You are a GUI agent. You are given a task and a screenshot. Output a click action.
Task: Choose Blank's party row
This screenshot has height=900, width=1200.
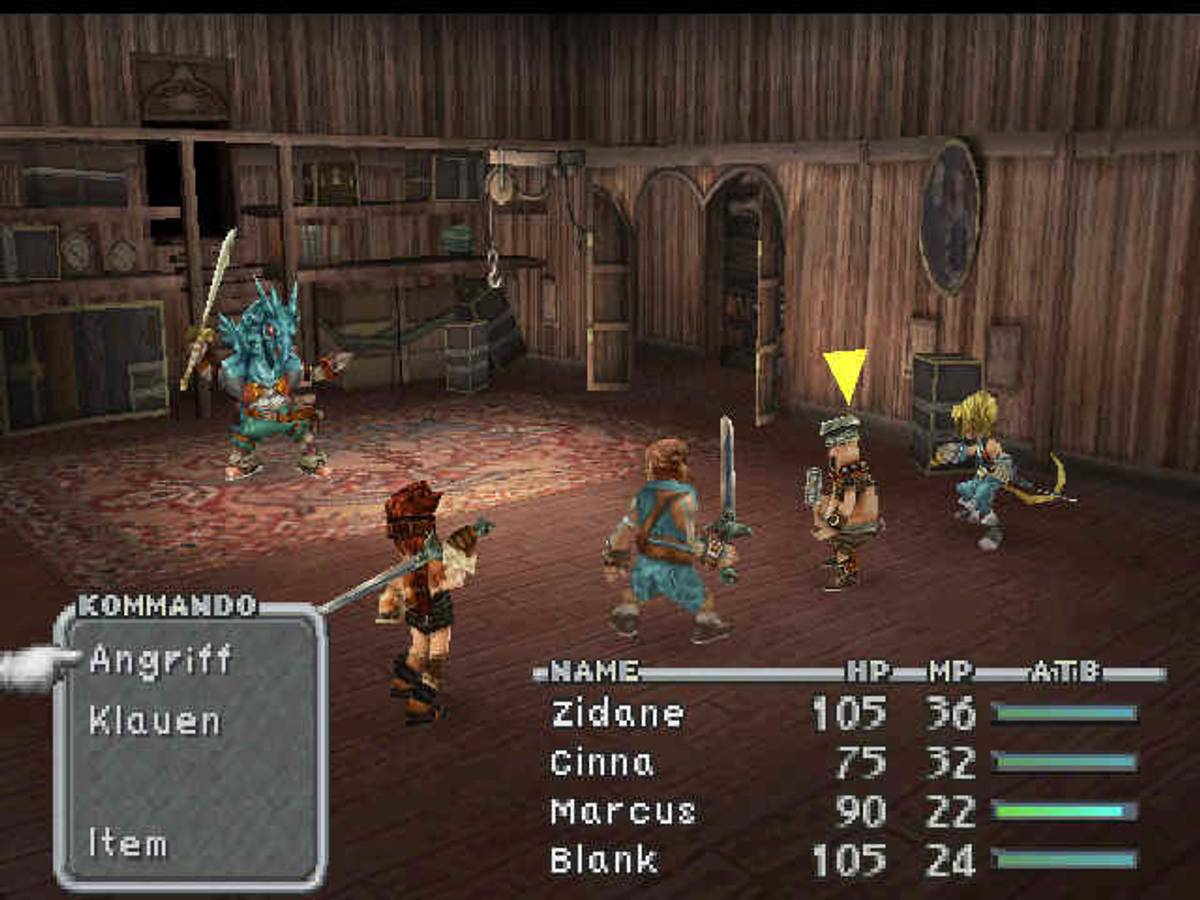(x=604, y=860)
